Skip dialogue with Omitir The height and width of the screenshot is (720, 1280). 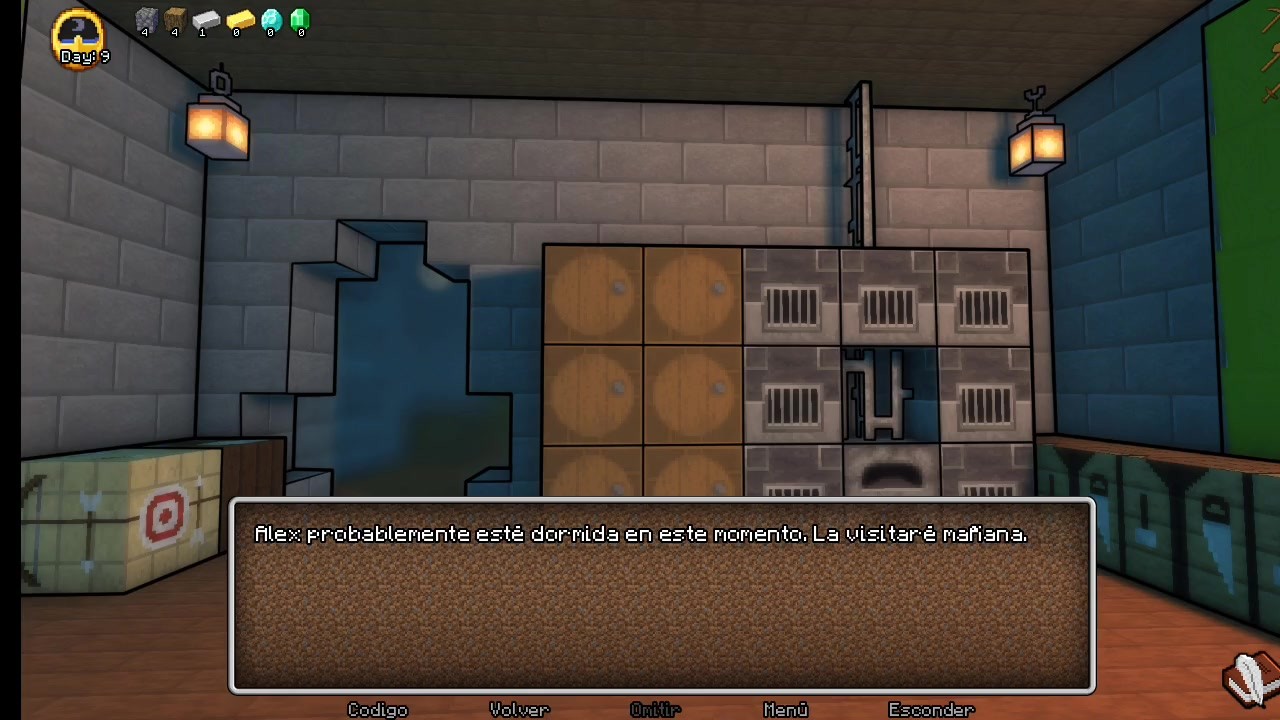point(655,709)
